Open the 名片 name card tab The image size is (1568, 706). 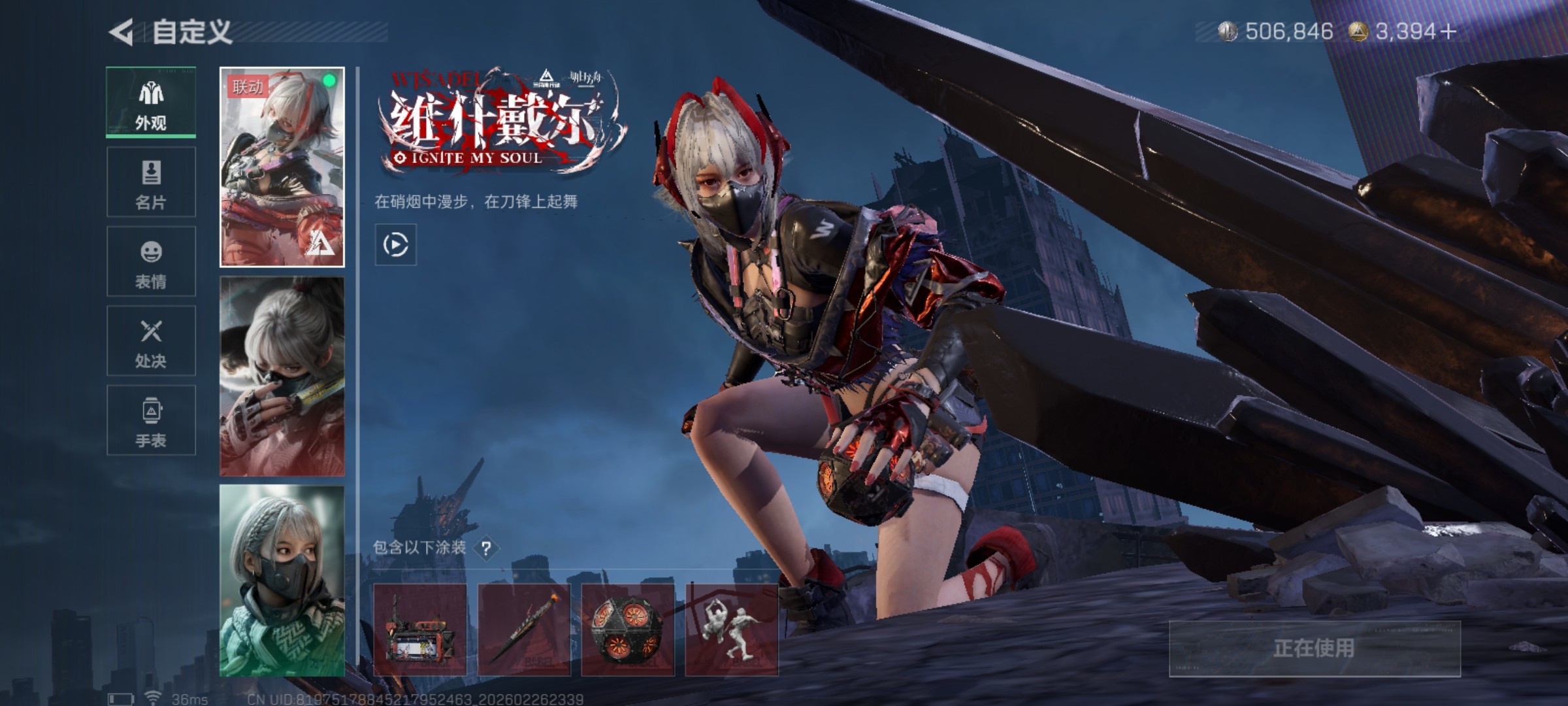(x=151, y=182)
